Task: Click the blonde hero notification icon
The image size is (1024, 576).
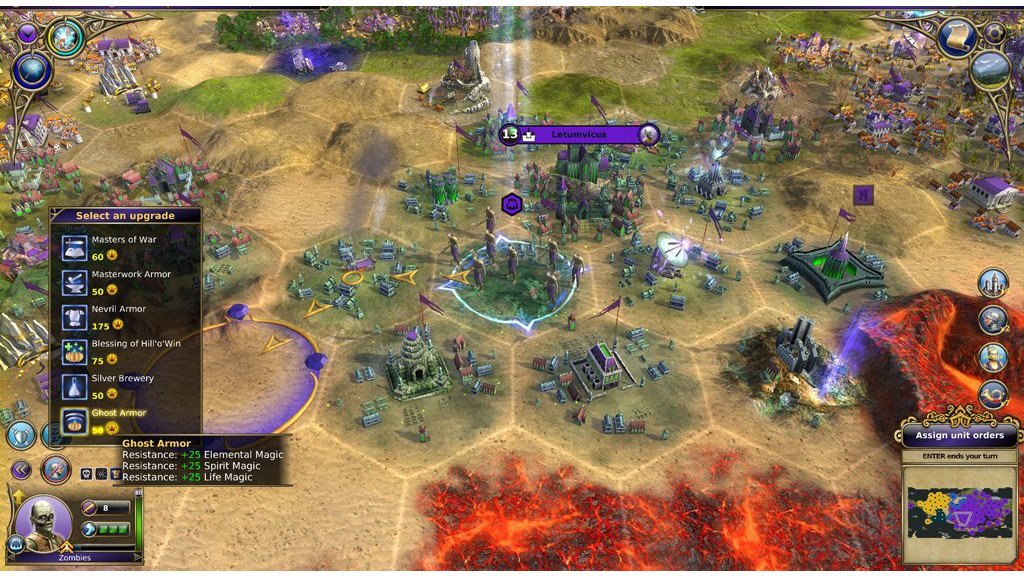Action: pyautogui.click(x=993, y=357)
